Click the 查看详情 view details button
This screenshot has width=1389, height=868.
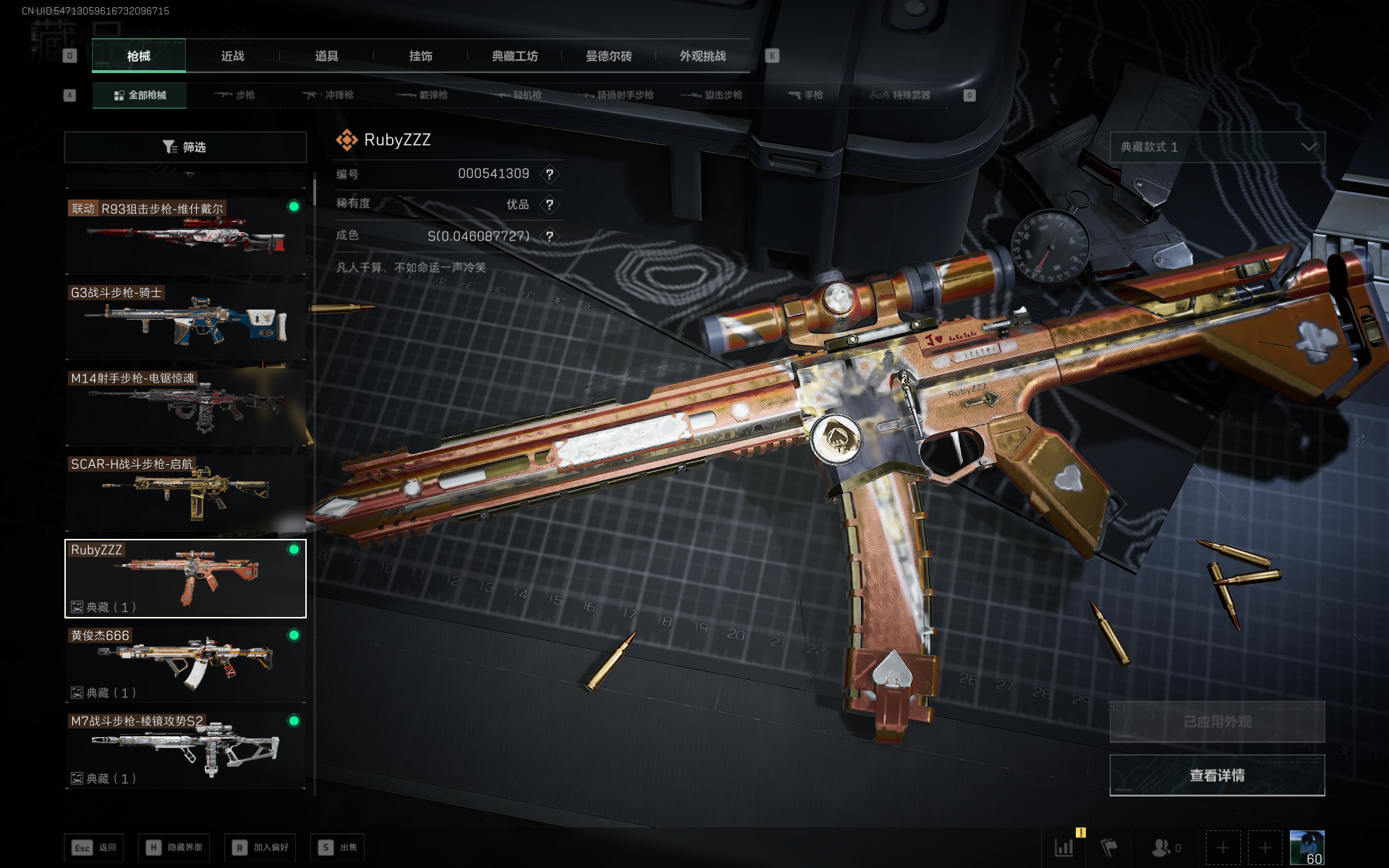pyautogui.click(x=1217, y=775)
